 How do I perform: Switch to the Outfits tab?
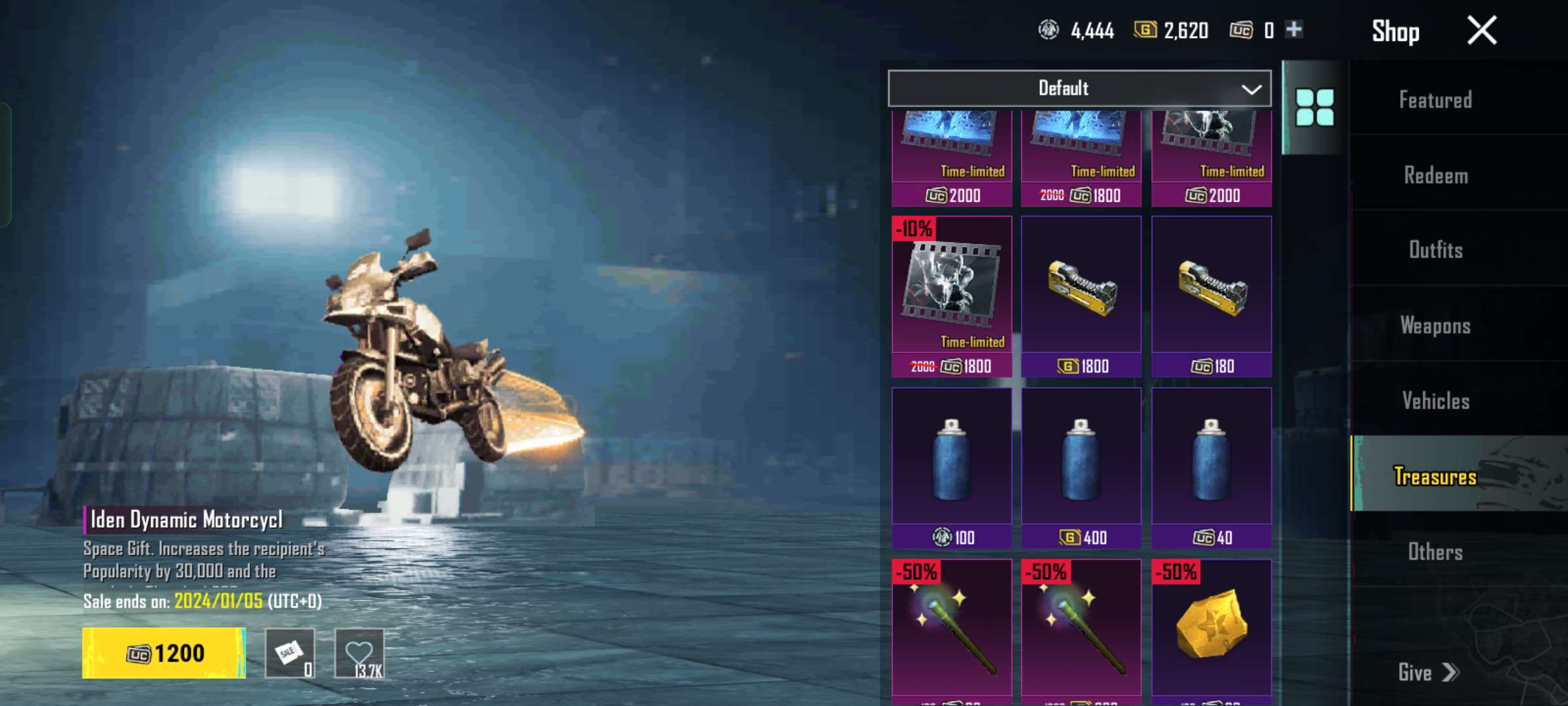(1435, 250)
